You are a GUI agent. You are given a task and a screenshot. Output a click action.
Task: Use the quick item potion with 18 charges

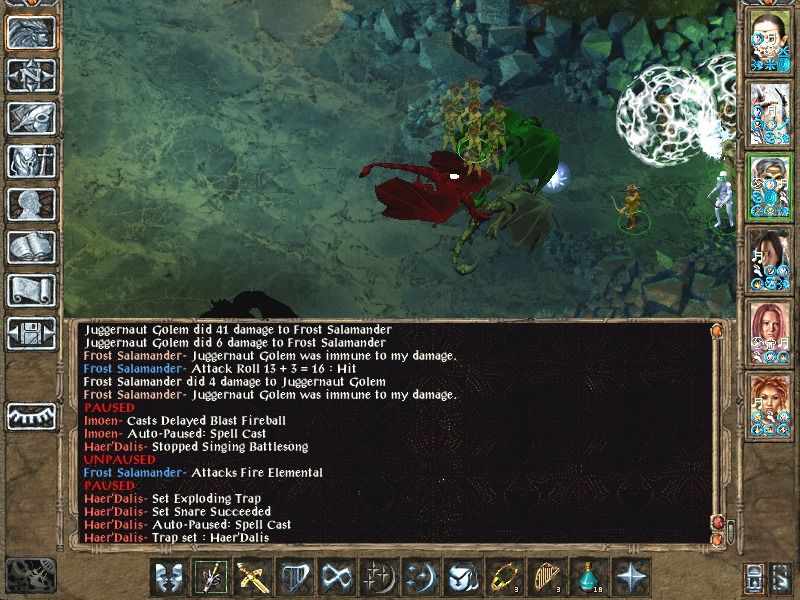click(x=588, y=577)
